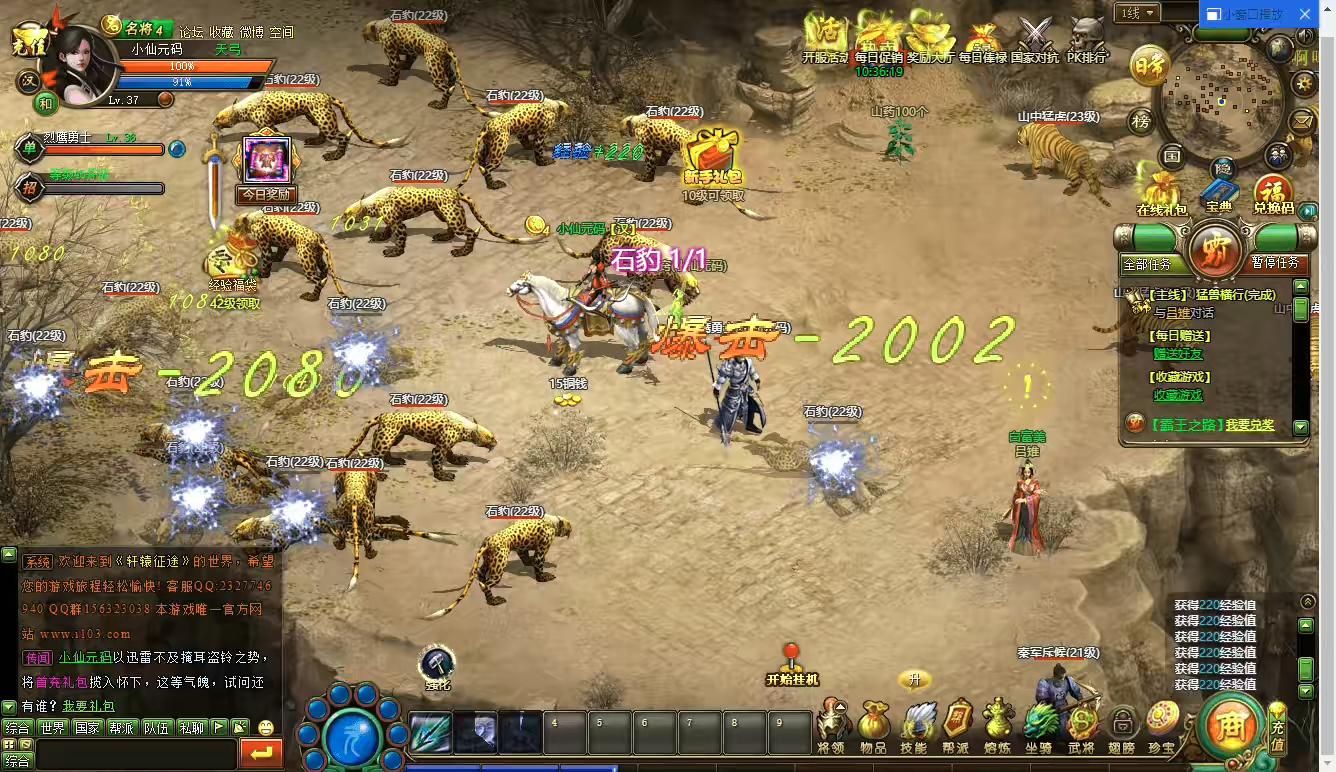1336x772 pixels.
Task: Switch chat to the 世界 channel tab
Action: pyautogui.click(x=53, y=728)
